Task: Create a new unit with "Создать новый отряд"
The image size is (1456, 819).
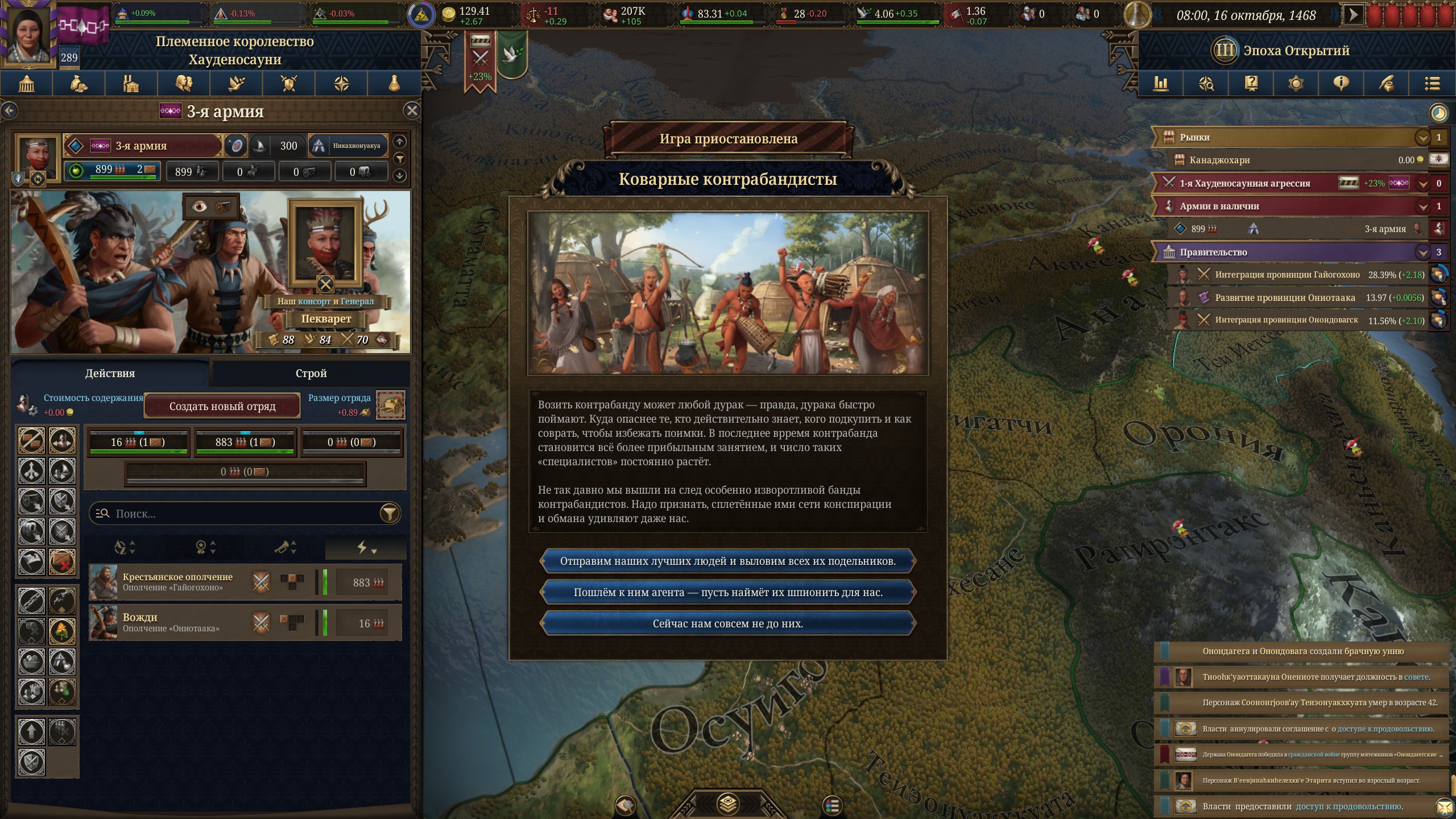Action: [x=222, y=406]
